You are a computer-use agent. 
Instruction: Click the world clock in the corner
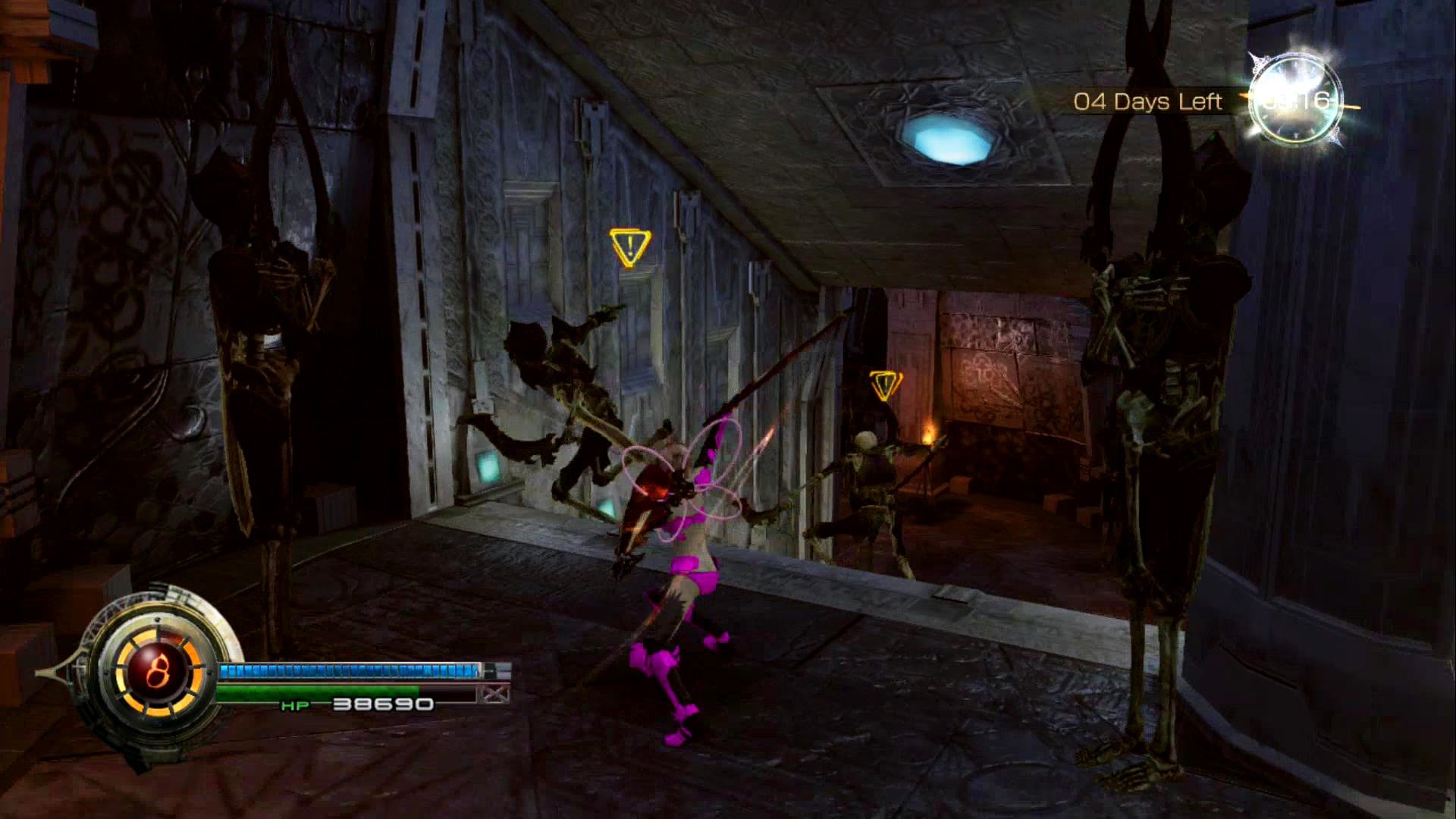1296,99
